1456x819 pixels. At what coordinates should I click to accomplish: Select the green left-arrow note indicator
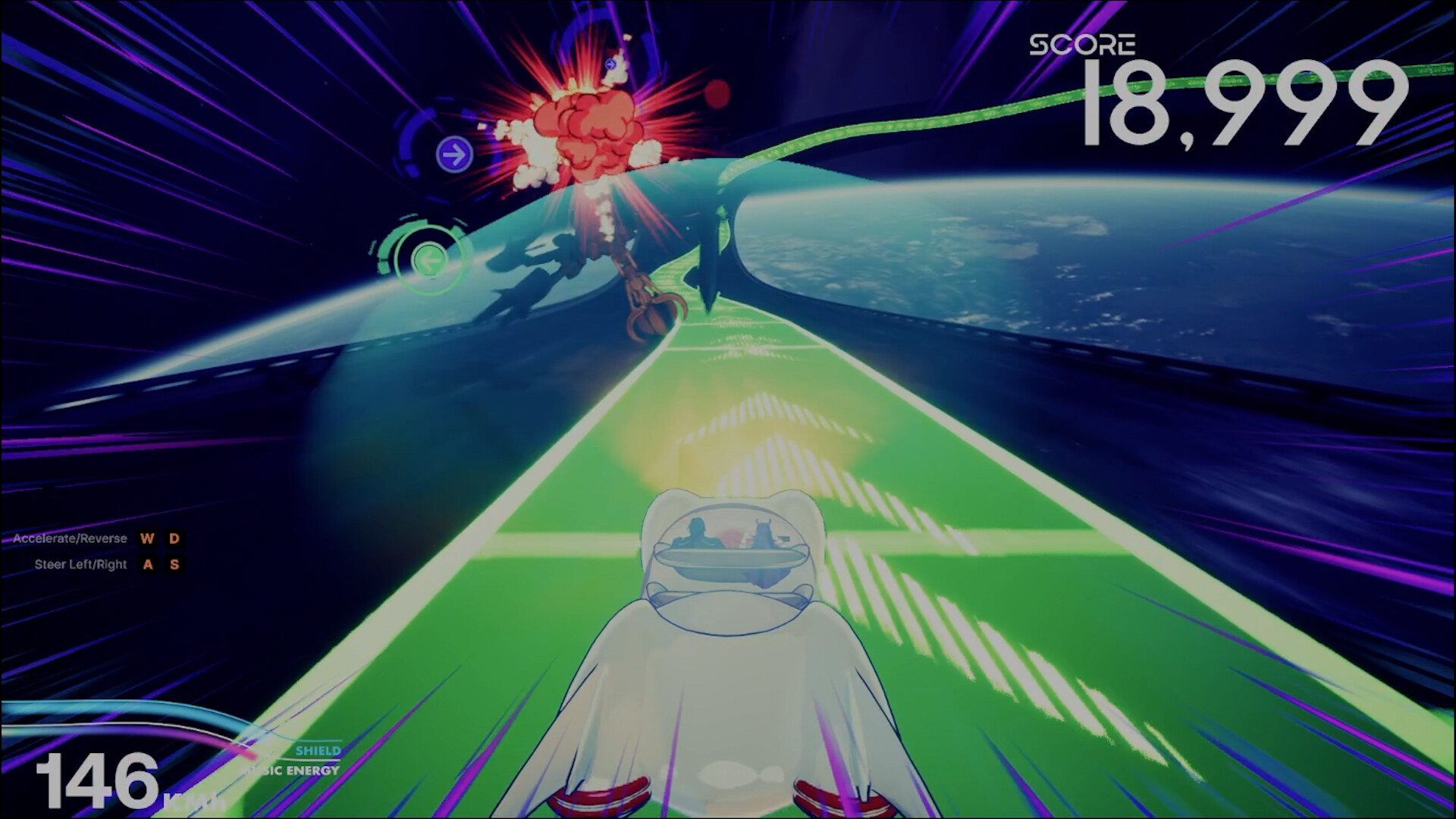coord(429,261)
